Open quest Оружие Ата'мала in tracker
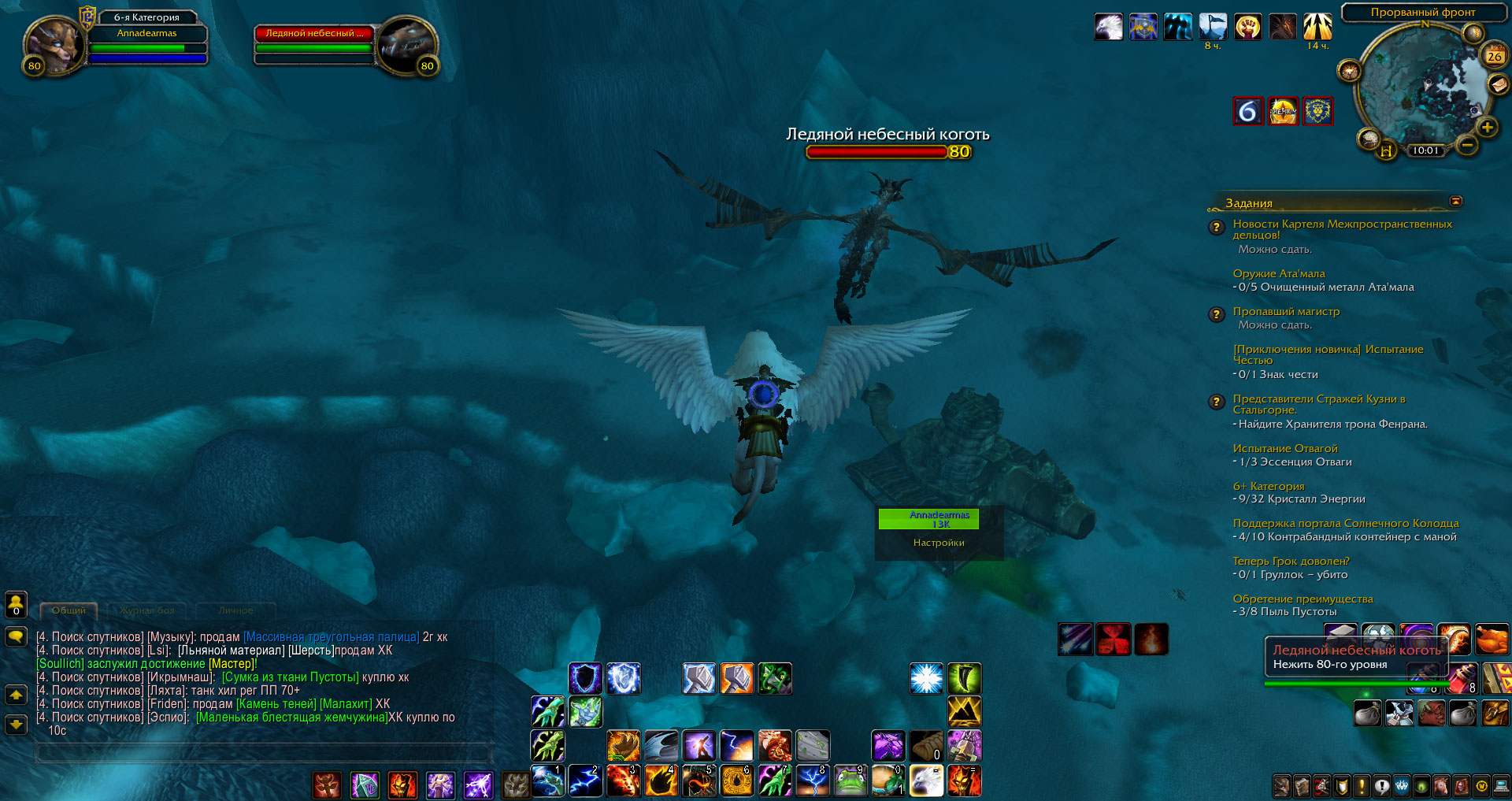The width and height of the screenshot is (1512, 801). click(1278, 273)
